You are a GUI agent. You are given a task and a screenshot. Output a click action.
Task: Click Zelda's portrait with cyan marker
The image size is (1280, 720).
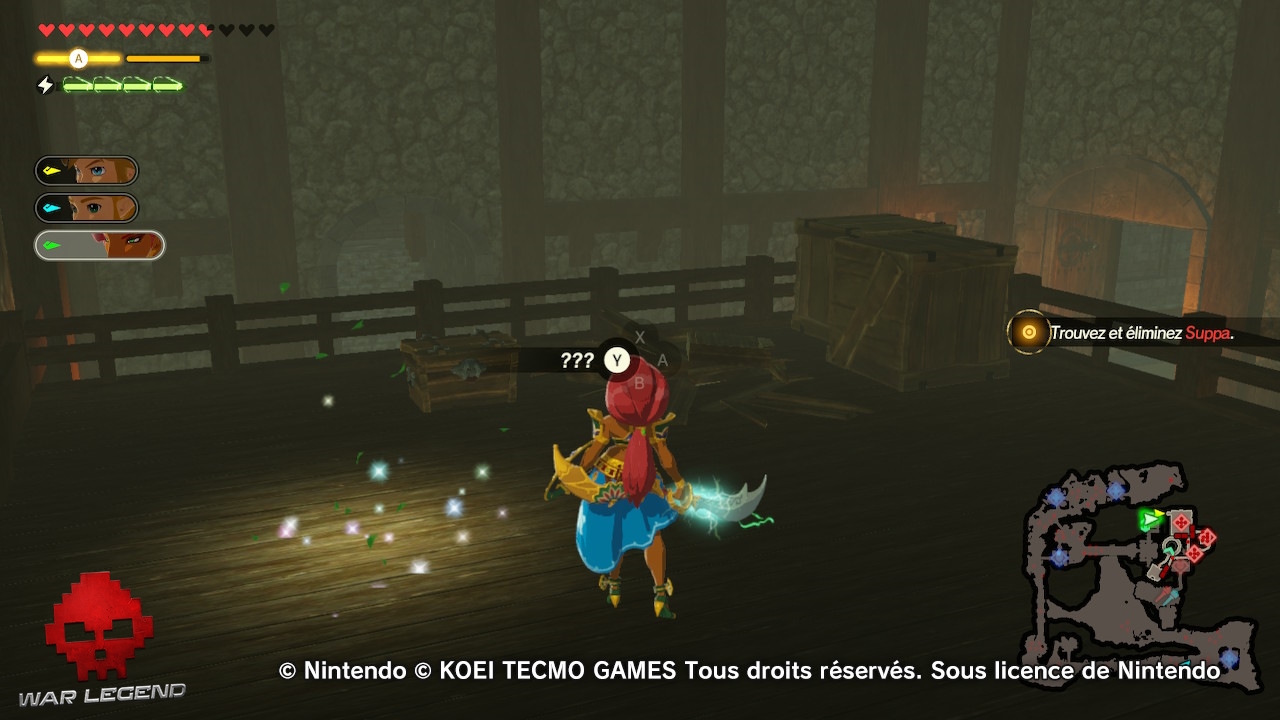(x=85, y=207)
